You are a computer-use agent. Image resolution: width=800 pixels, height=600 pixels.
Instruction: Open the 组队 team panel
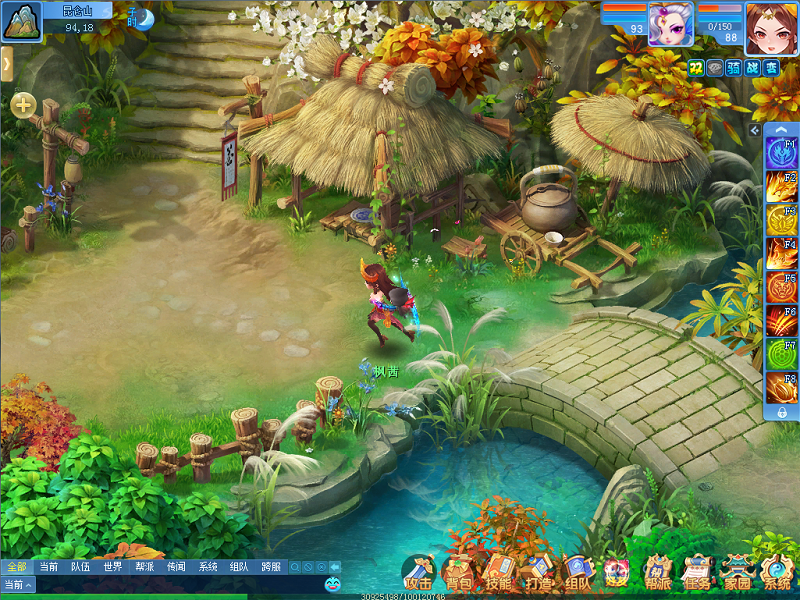point(577,573)
